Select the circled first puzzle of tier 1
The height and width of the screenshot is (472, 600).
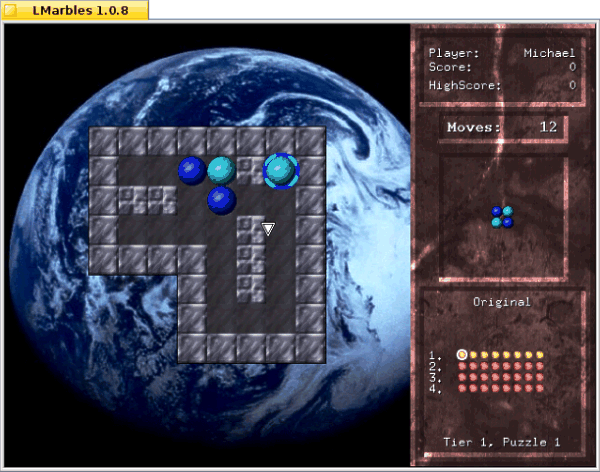(x=462, y=354)
